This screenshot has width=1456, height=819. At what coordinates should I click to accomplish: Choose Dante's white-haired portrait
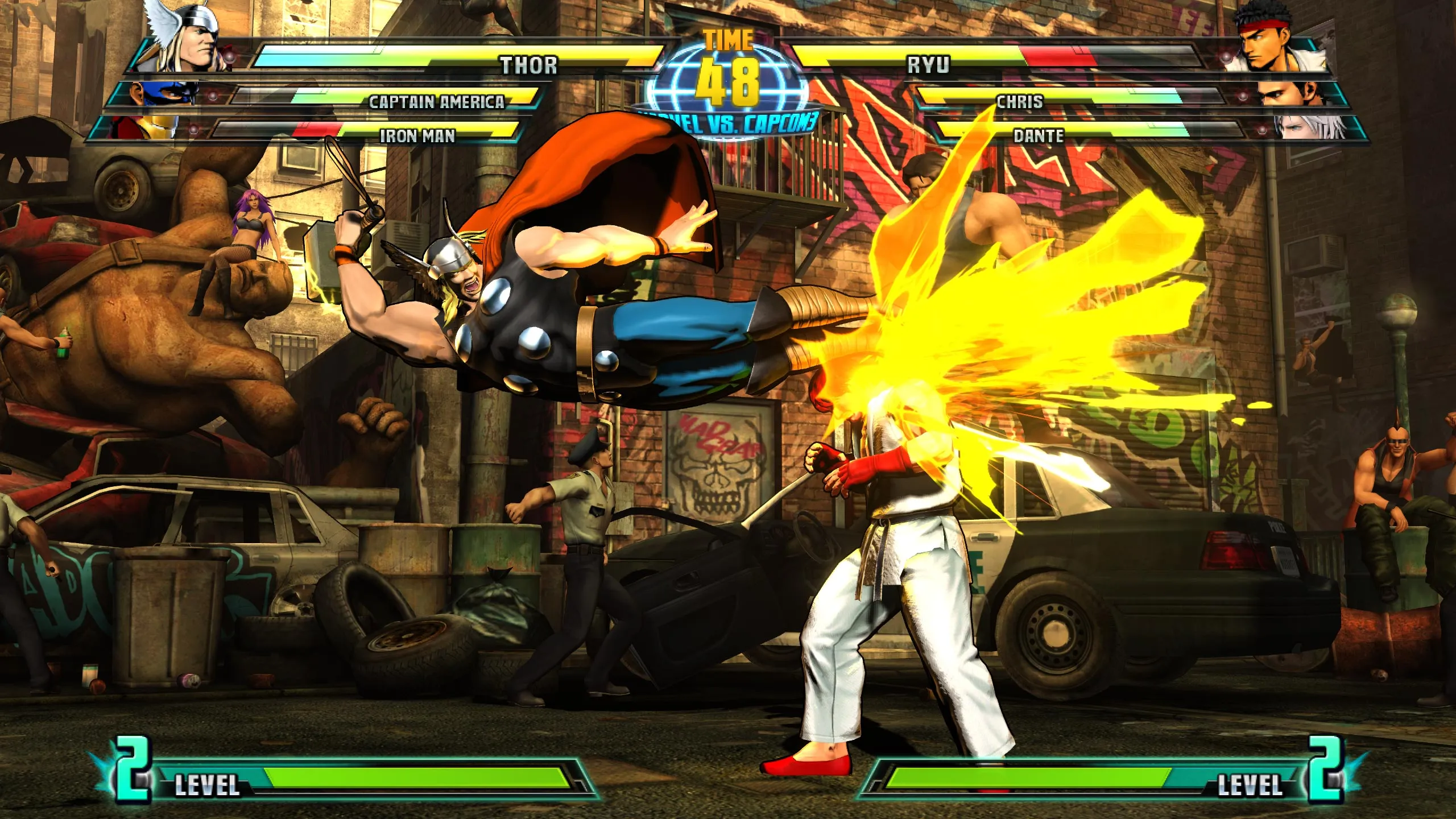1308,127
